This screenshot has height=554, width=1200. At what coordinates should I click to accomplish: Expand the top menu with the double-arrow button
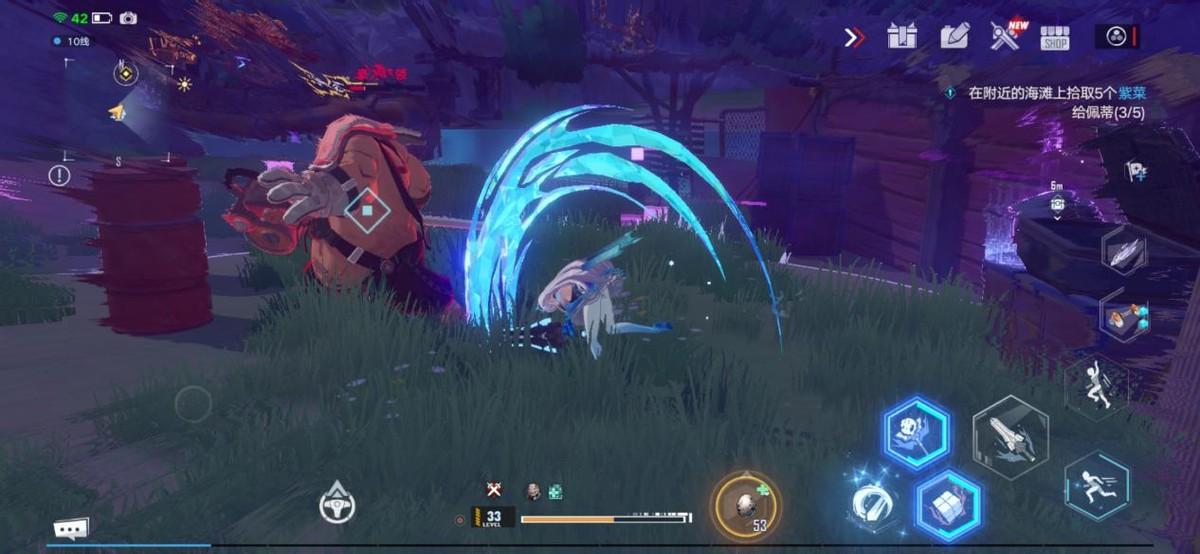coord(854,37)
